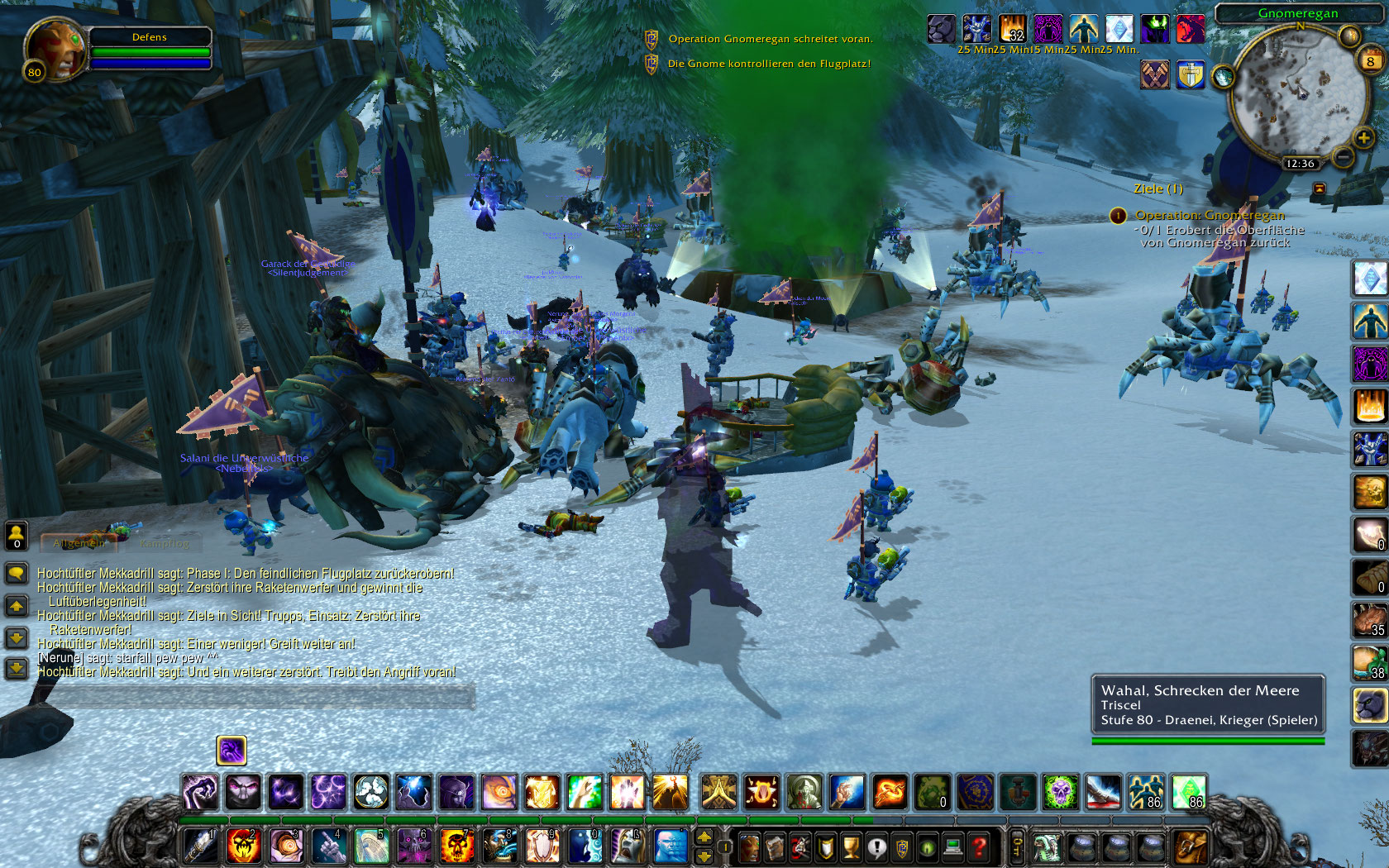Open the main menu computer icon
The height and width of the screenshot is (868, 1389).
(x=953, y=847)
